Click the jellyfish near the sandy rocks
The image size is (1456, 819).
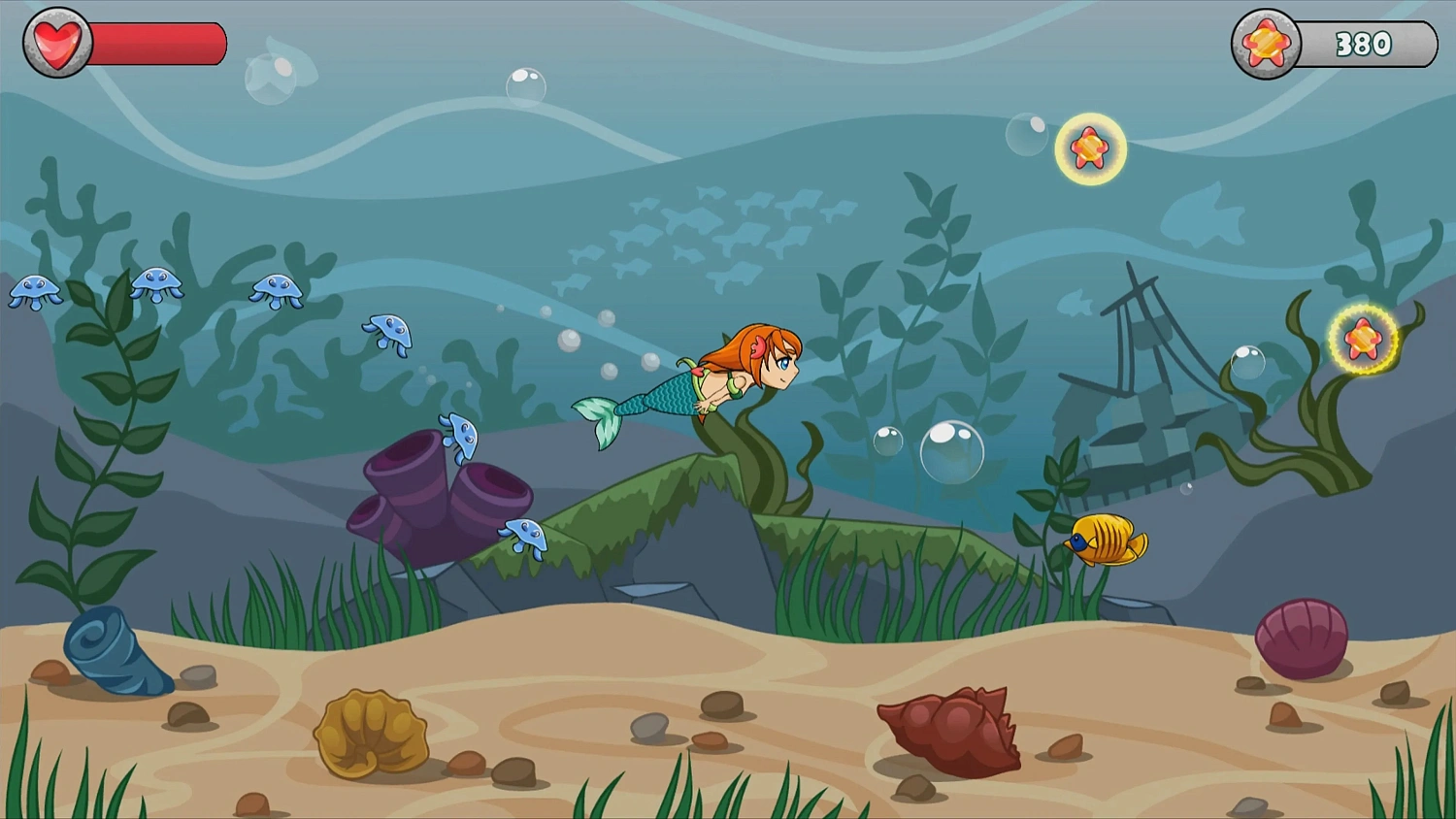tap(524, 539)
